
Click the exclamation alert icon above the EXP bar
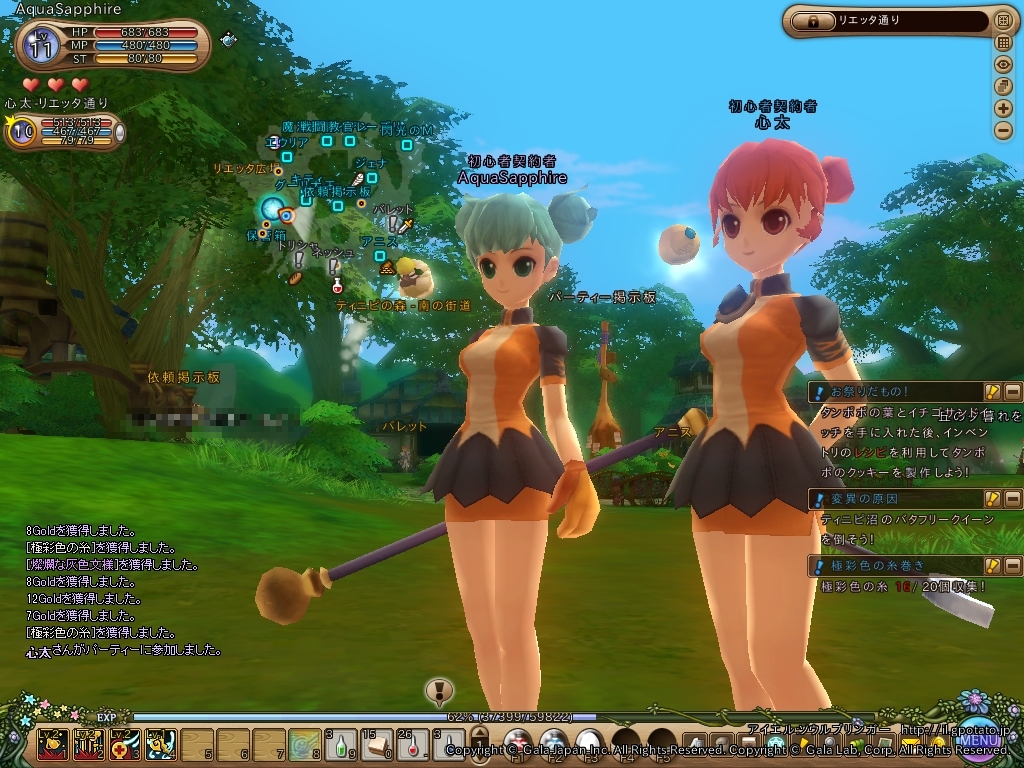pos(439,690)
